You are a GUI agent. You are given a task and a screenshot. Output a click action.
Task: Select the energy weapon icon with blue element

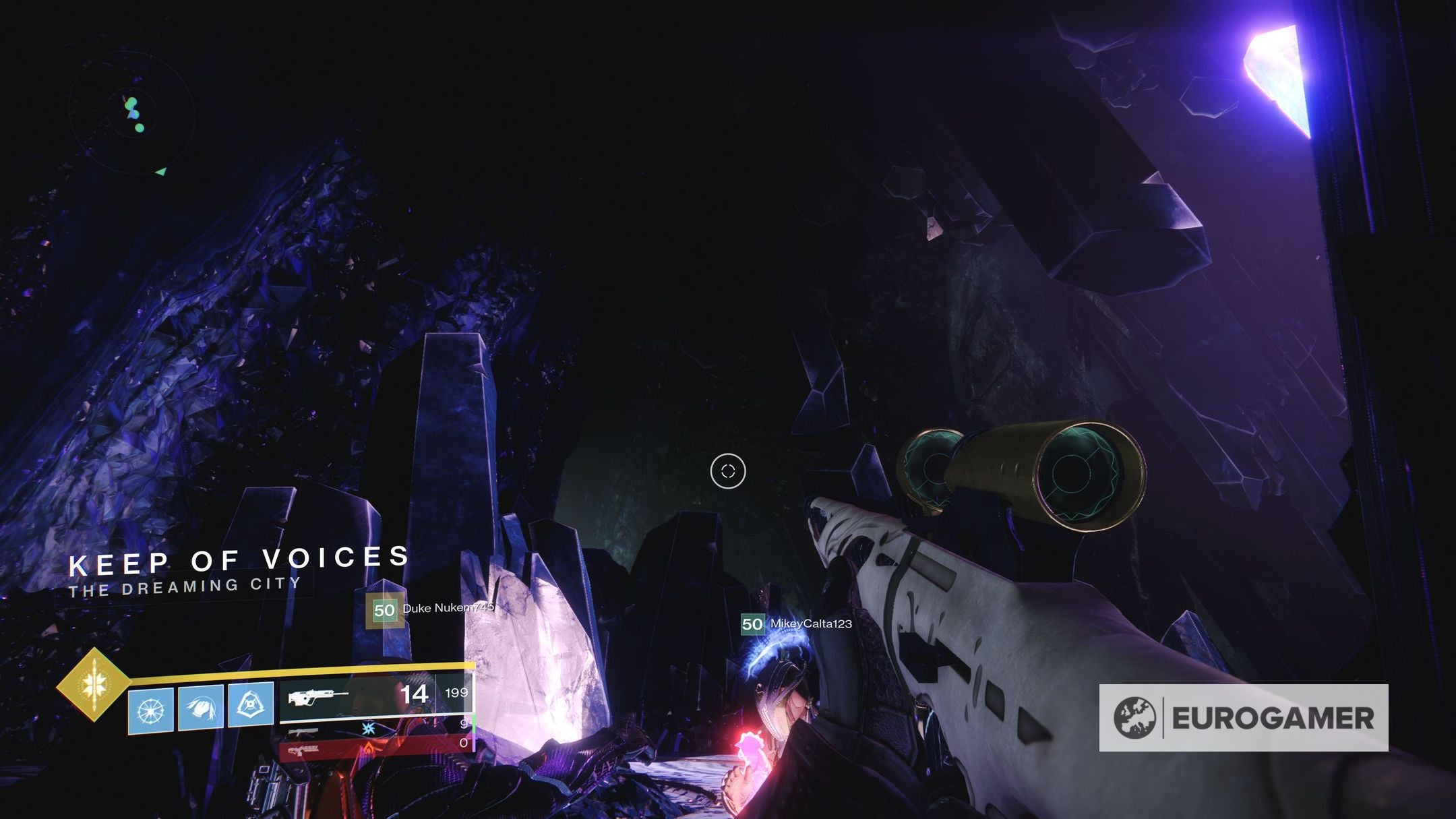pos(303,731)
